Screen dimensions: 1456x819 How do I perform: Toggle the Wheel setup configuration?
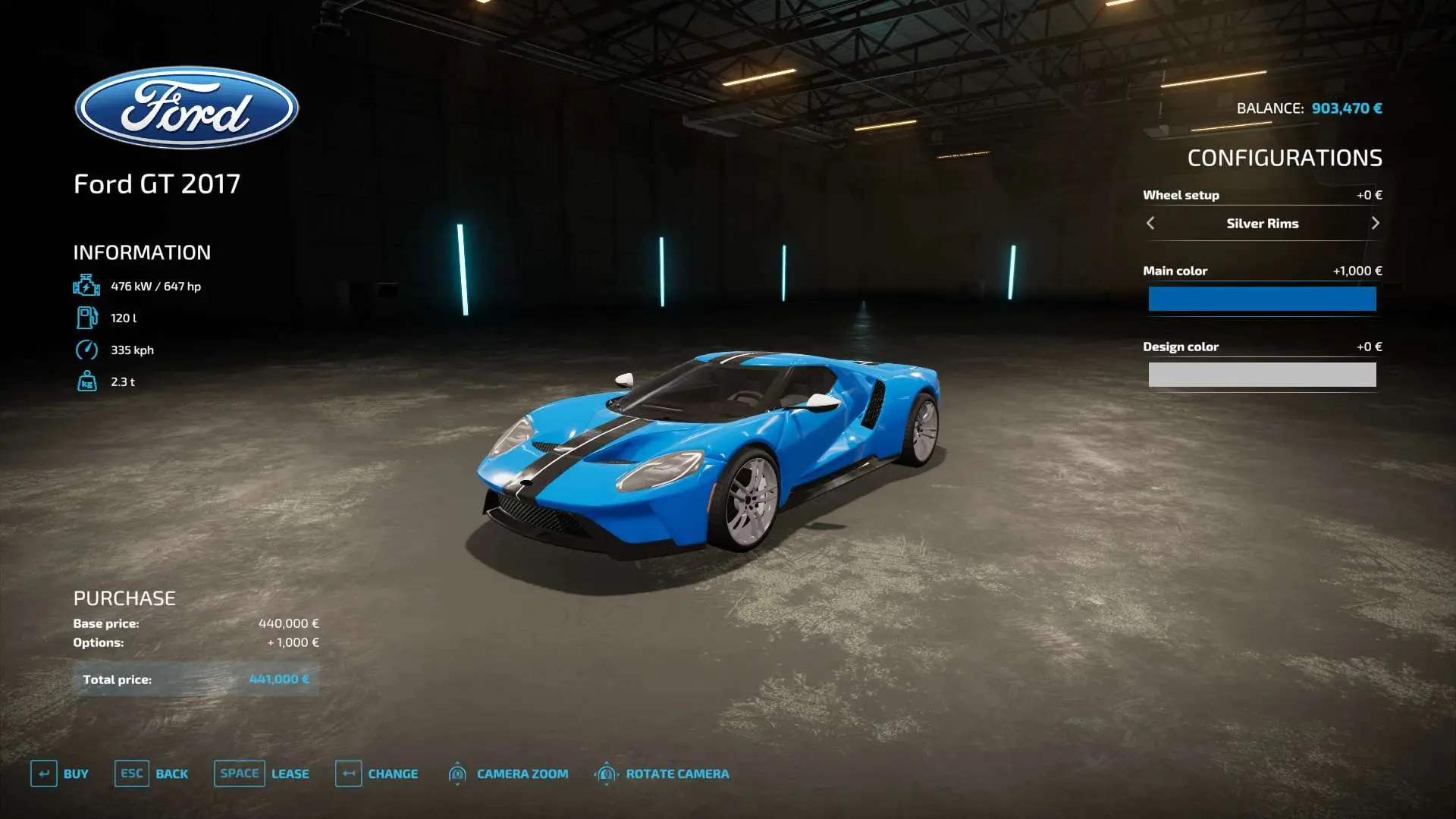point(1180,195)
